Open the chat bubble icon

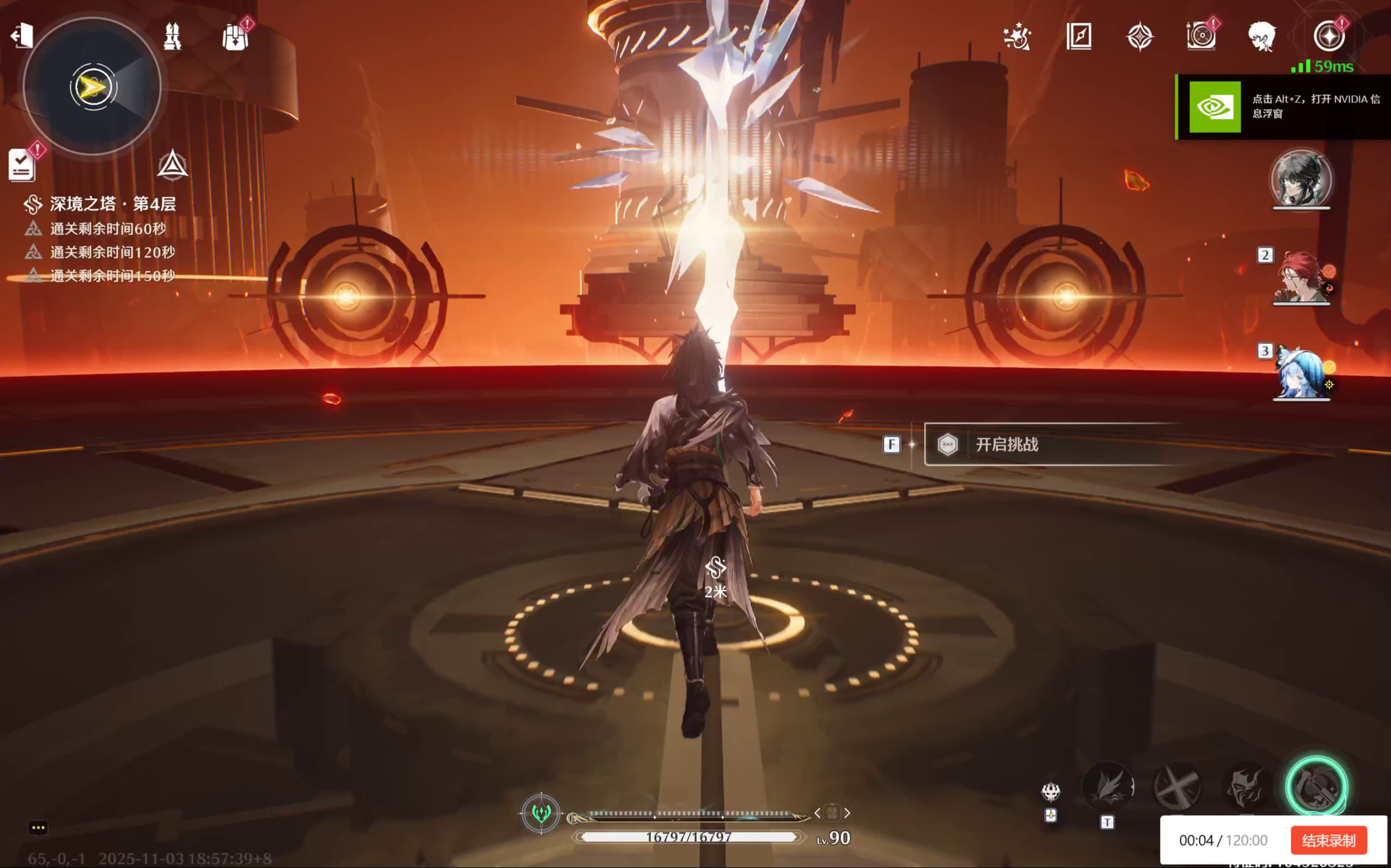pyautogui.click(x=39, y=827)
